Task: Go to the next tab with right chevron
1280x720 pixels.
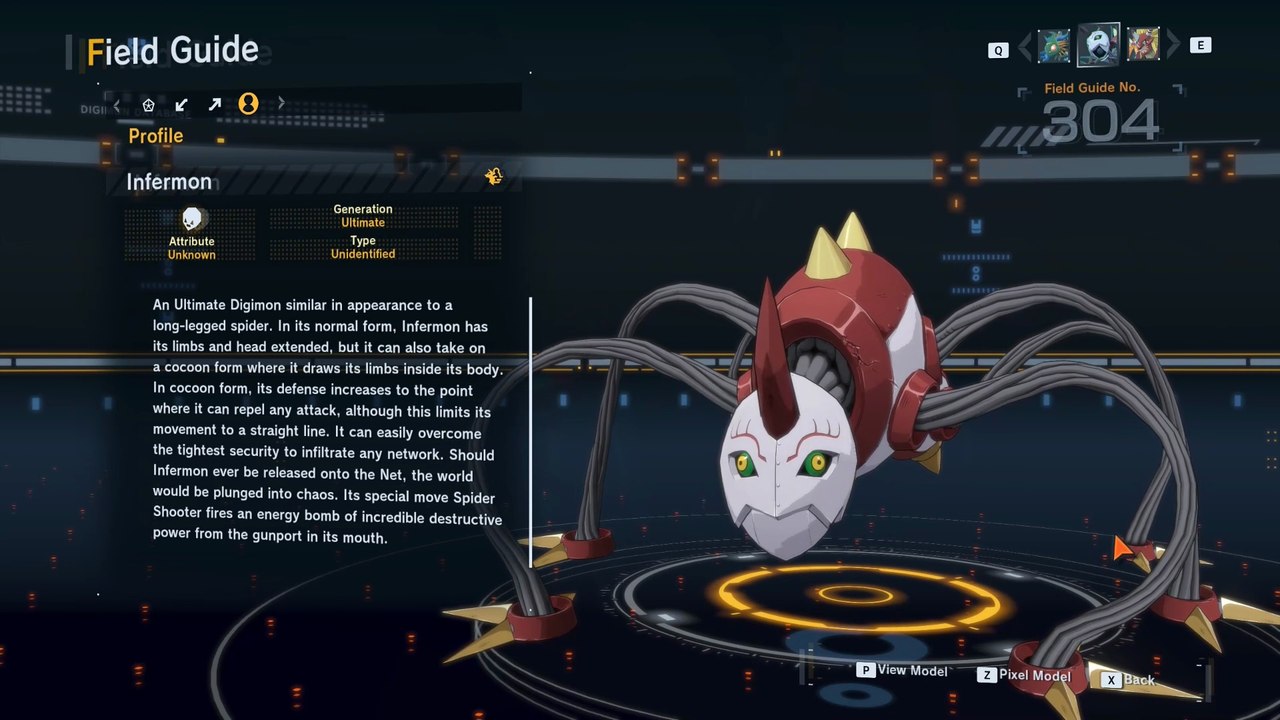Action: [281, 104]
